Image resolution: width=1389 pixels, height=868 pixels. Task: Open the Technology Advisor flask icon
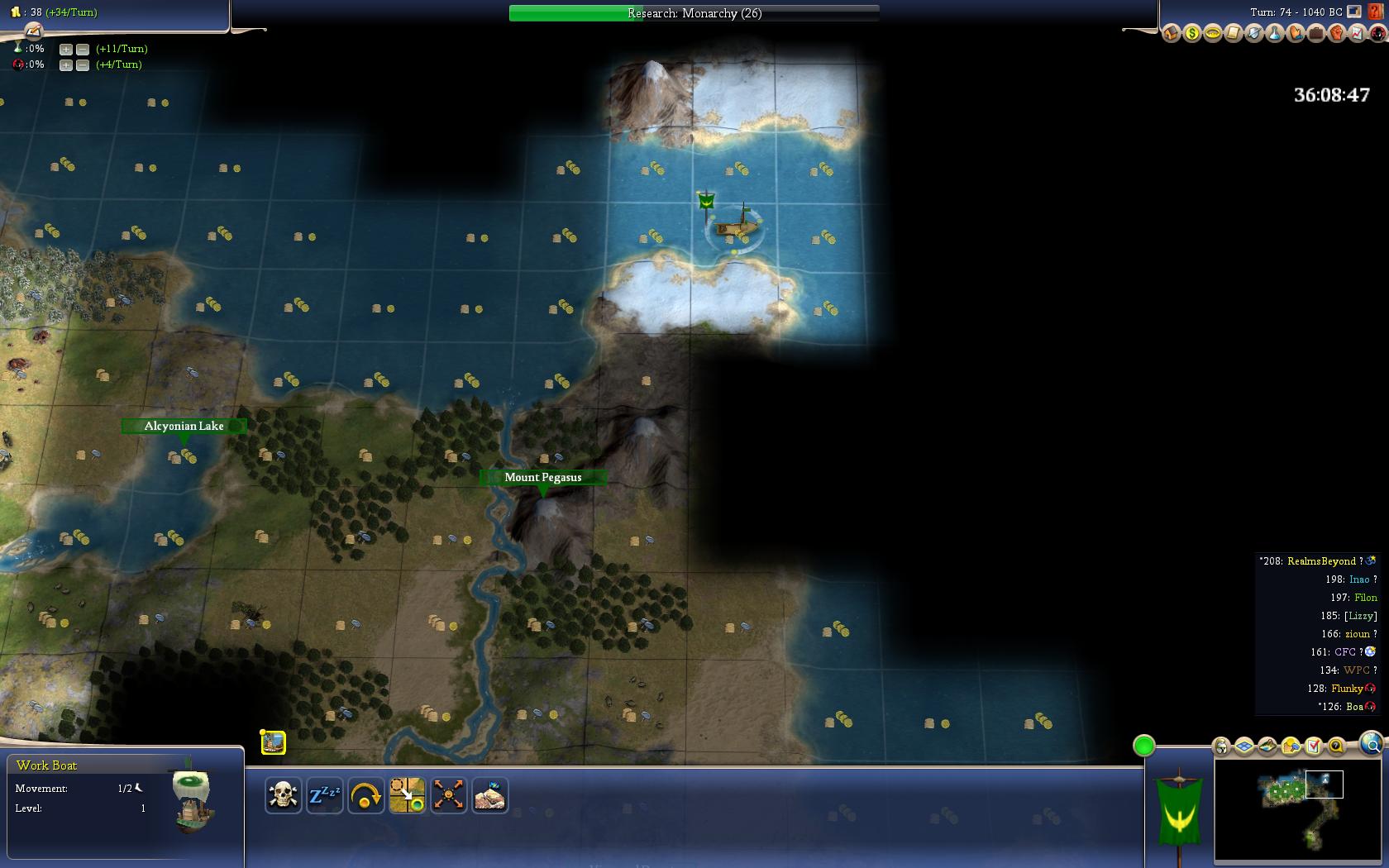click(x=1274, y=34)
